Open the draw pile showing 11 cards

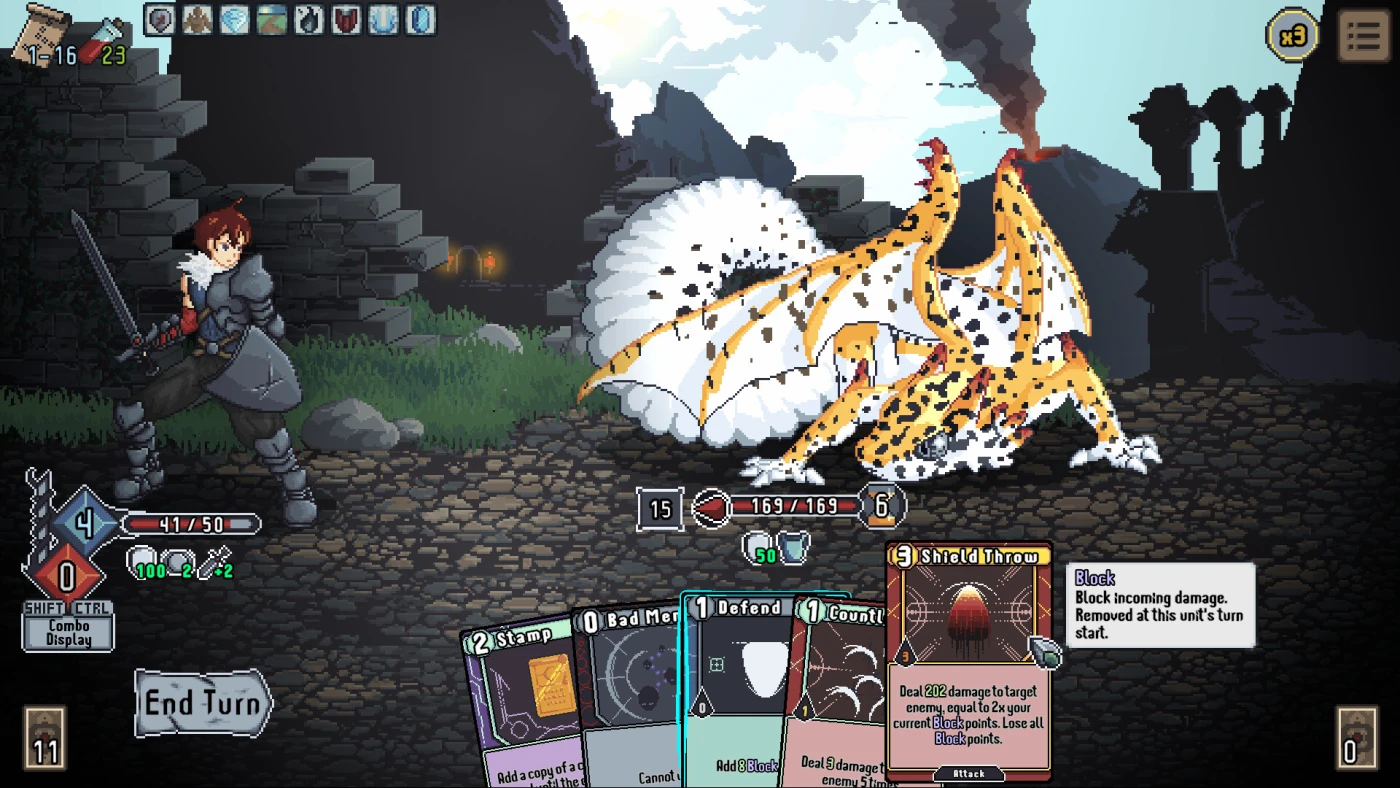click(45, 738)
